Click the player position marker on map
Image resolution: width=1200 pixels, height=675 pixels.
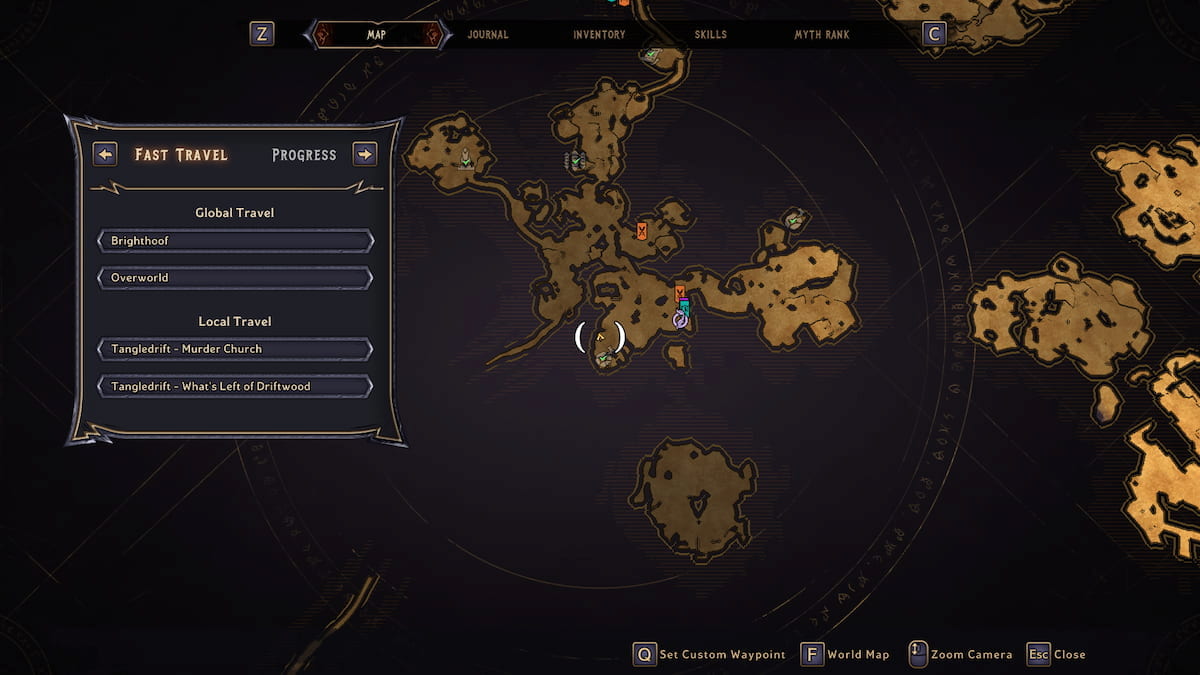pyautogui.click(x=600, y=338)
